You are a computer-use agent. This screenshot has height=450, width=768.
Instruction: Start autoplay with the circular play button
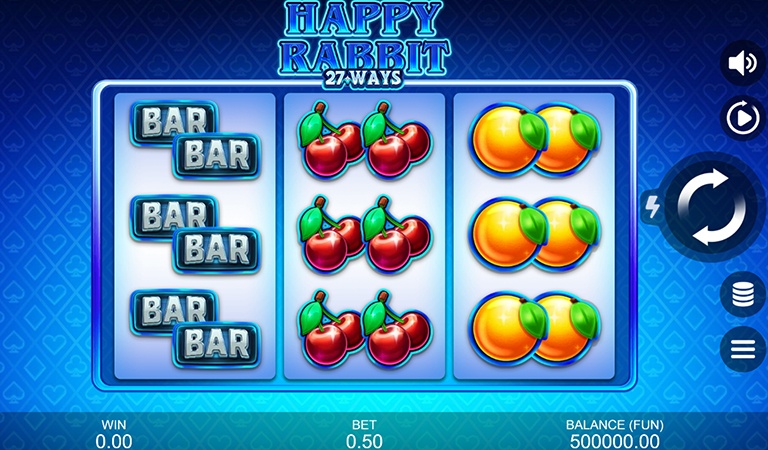pos(742,119)
